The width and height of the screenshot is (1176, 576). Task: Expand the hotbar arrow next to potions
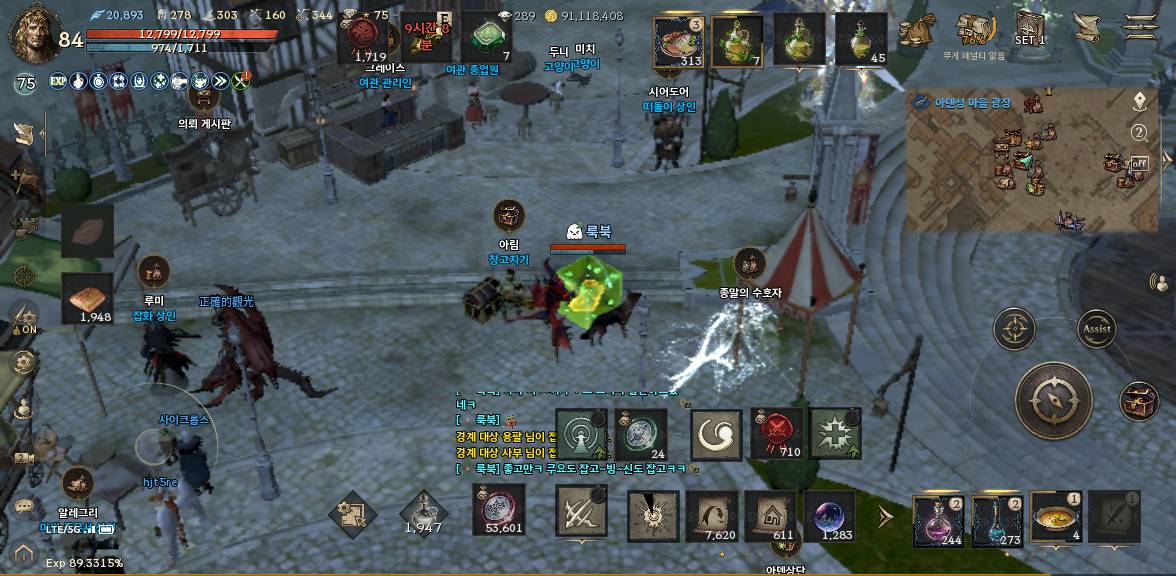(x=885, y=516)
